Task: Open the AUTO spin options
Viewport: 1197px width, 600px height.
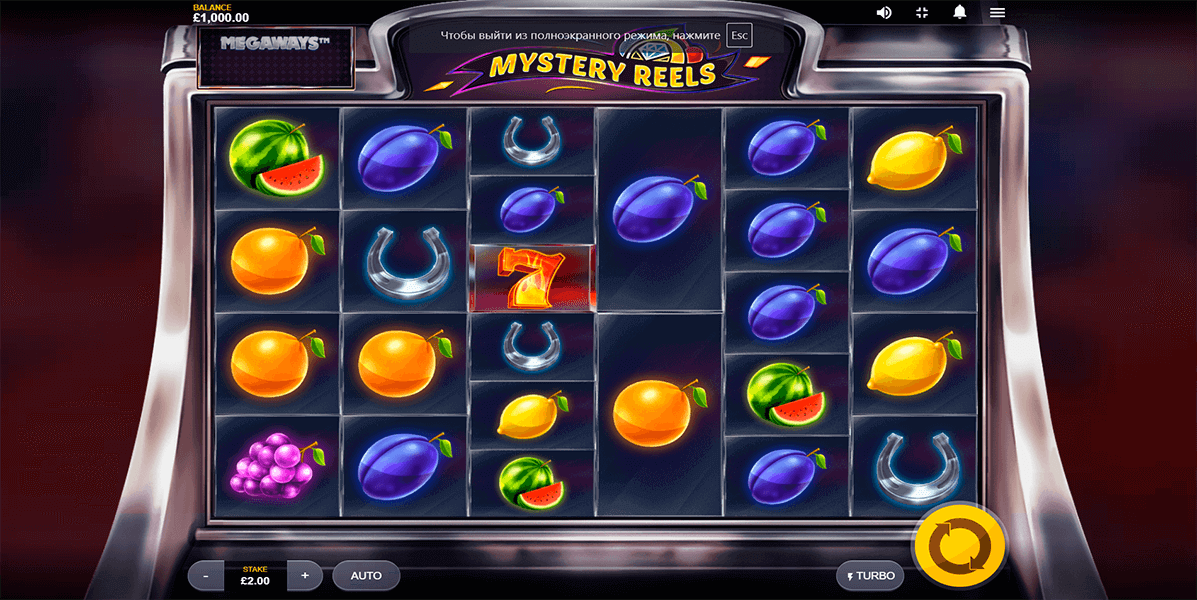Action: pos(366,575)
